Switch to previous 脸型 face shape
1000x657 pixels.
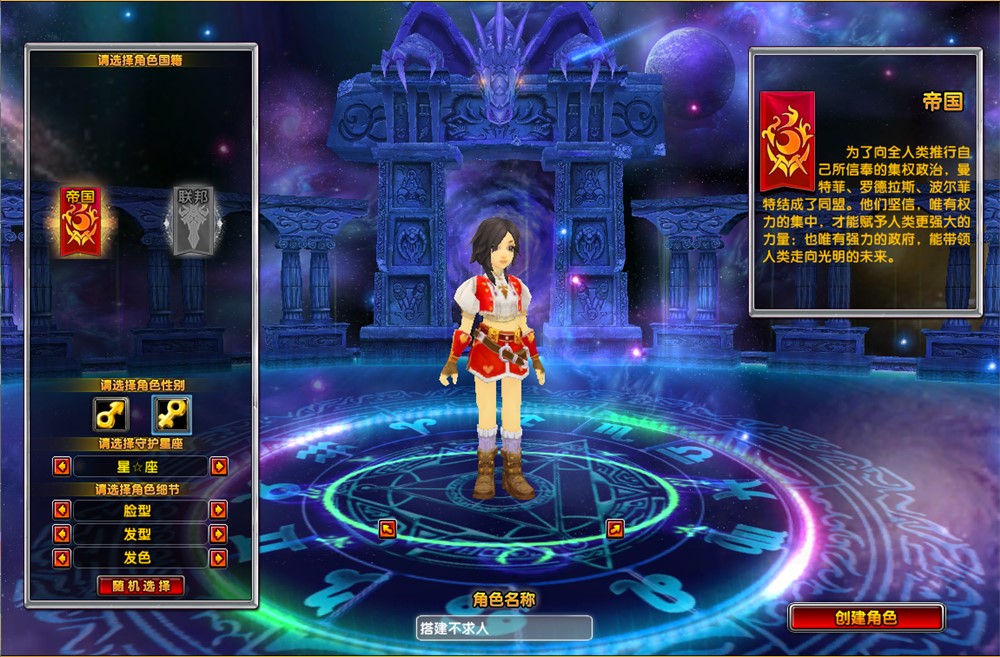tap(61, 510)
